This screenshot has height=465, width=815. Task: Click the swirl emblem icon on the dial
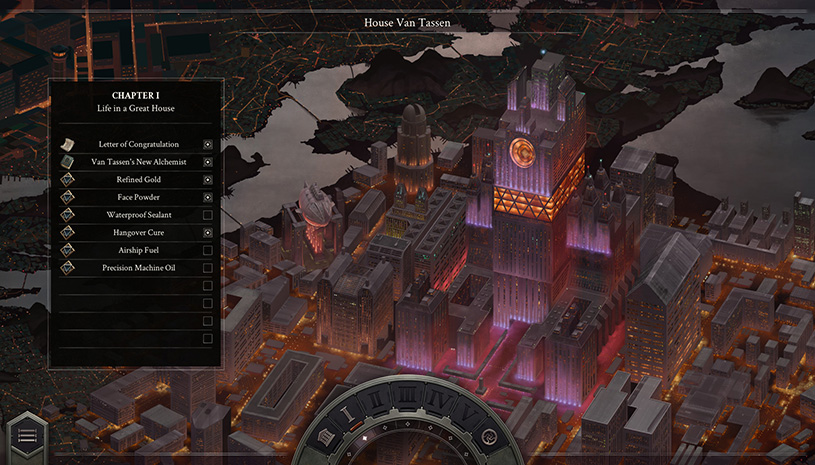click(x=488, y=437)
